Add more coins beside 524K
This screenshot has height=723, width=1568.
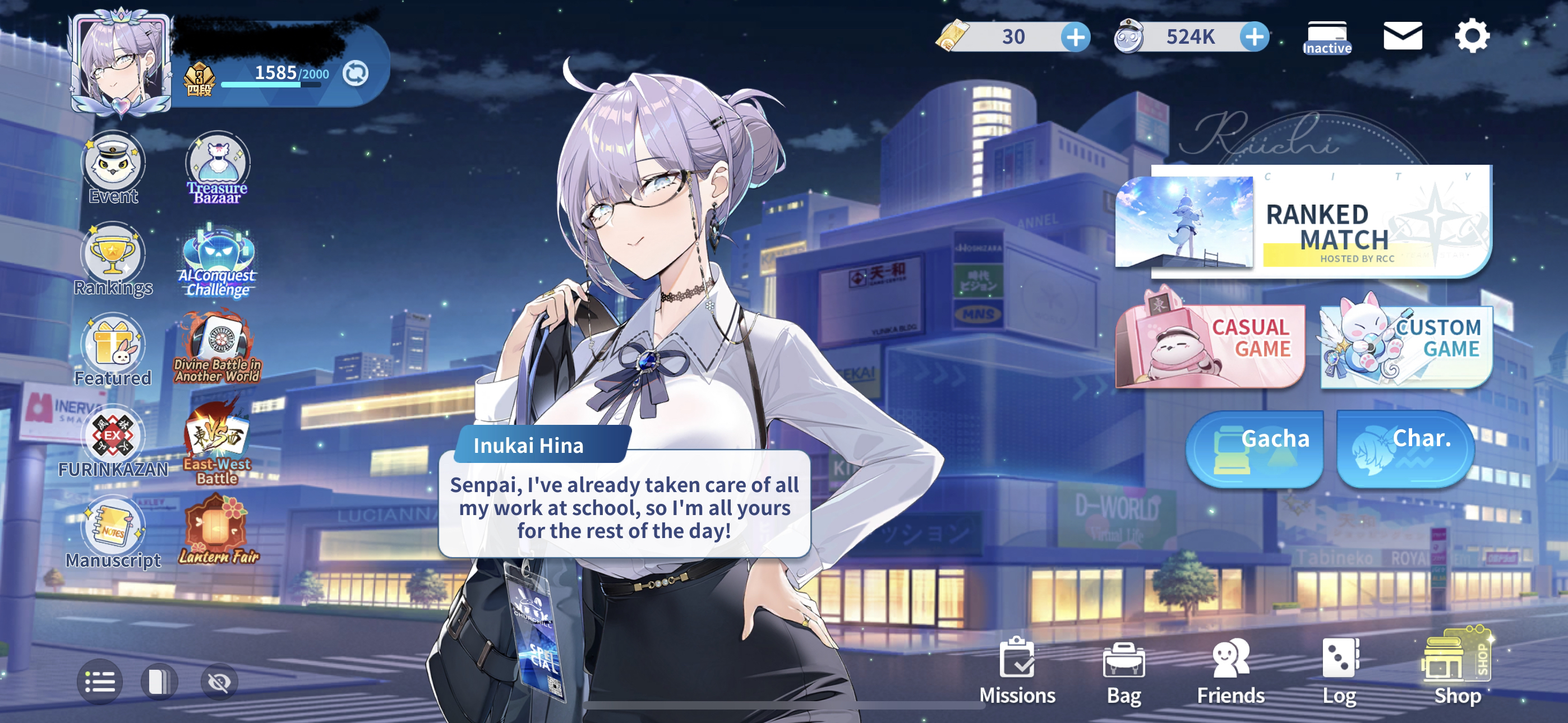click(x=1255, y=37)
